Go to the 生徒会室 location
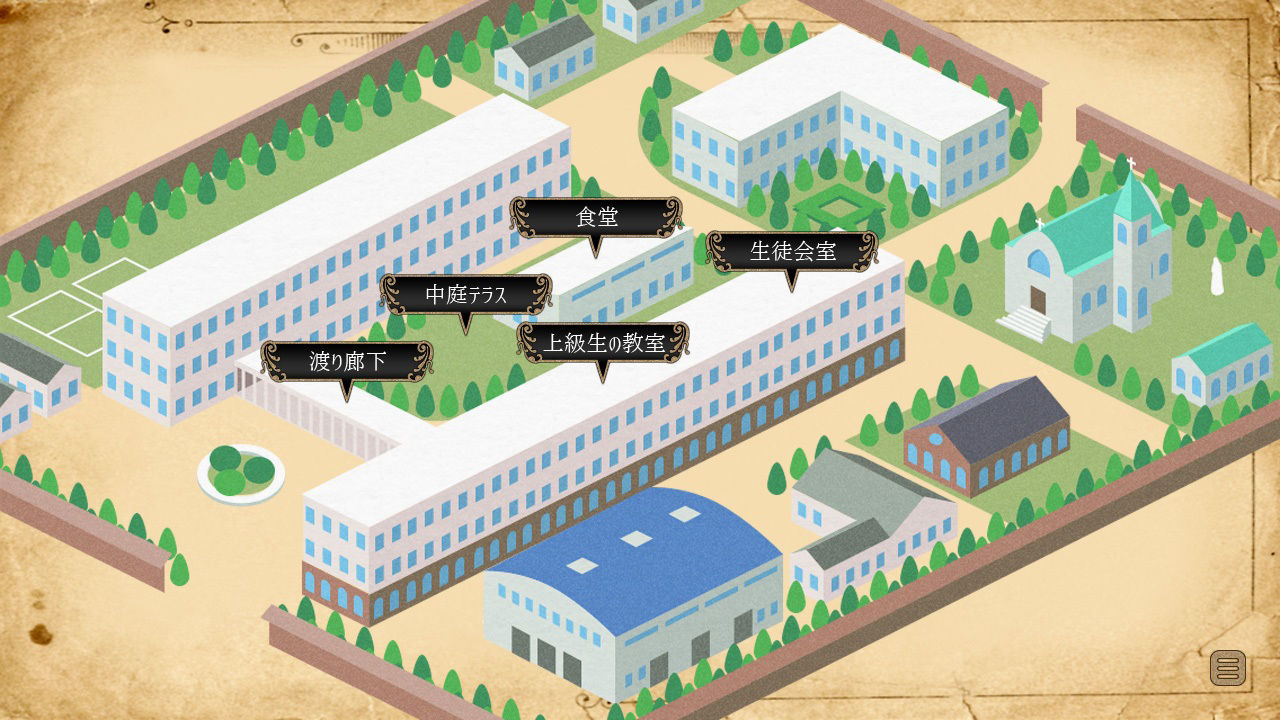This screenshot has height=720, width=1280. [x=792, y=251]
